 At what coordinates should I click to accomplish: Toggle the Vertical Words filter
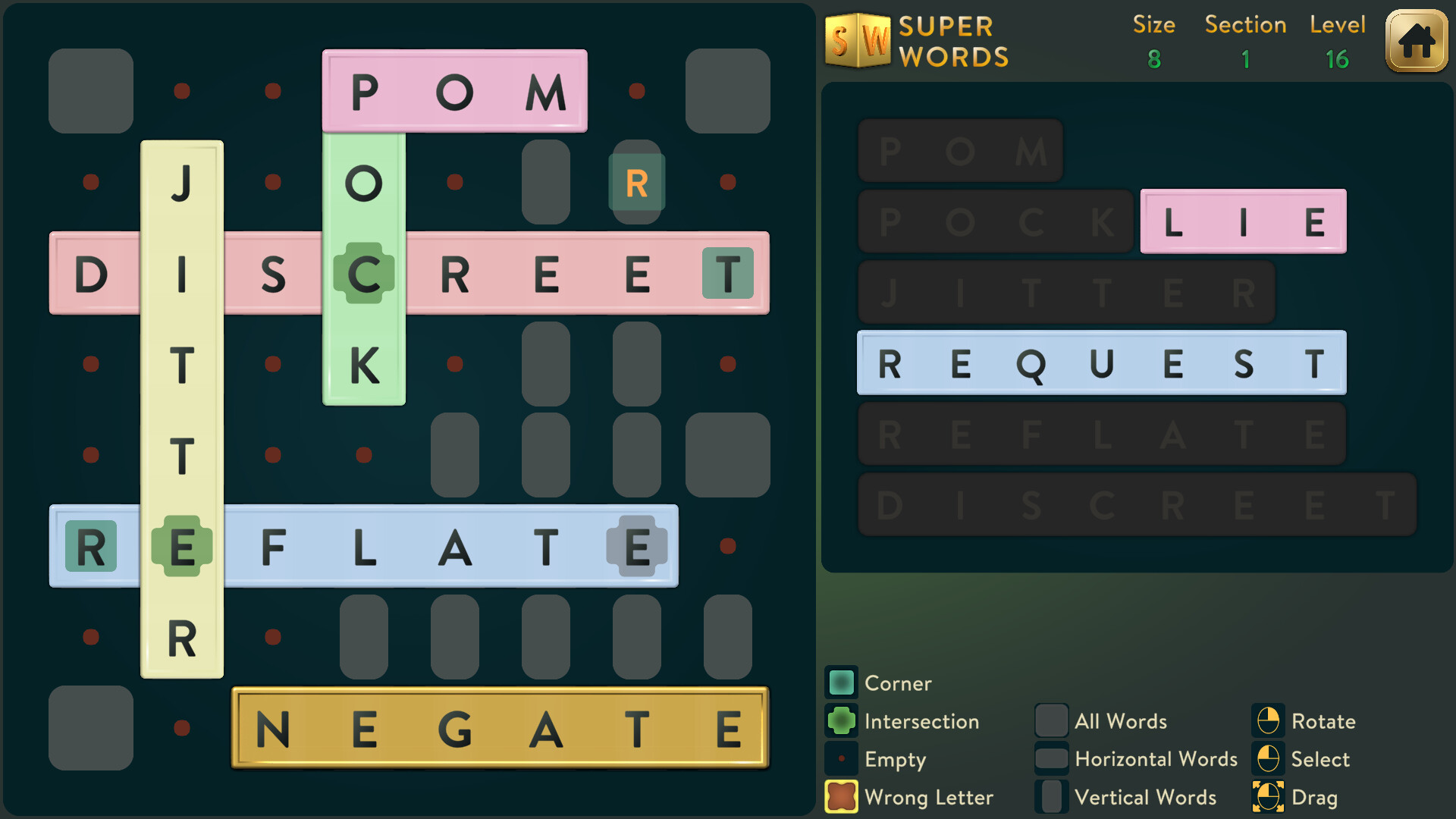[1052, 797]
